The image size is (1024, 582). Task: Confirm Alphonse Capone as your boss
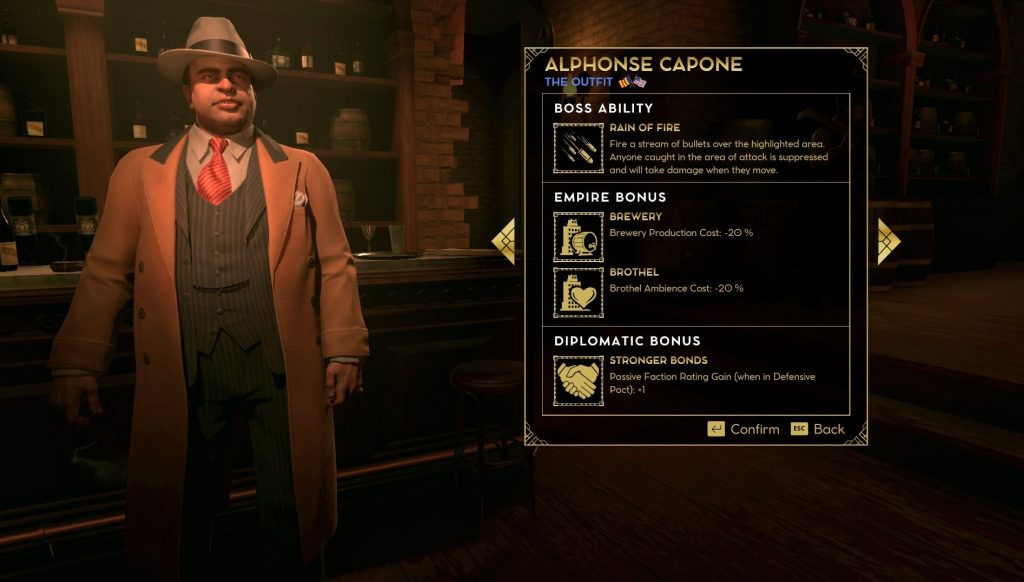(x=743, y=429)
